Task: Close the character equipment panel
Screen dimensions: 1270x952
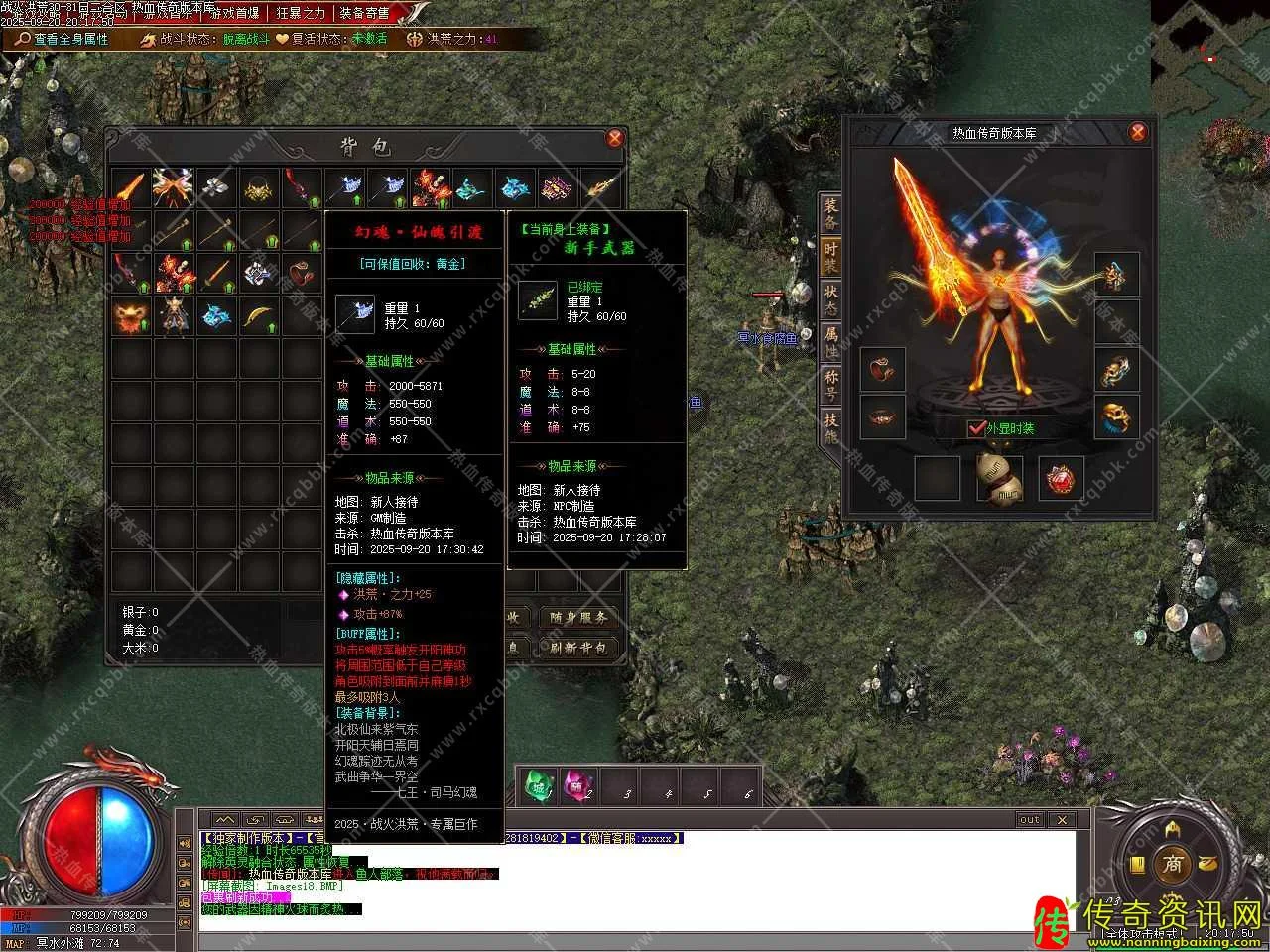Action: click(x=1138, y=132)
